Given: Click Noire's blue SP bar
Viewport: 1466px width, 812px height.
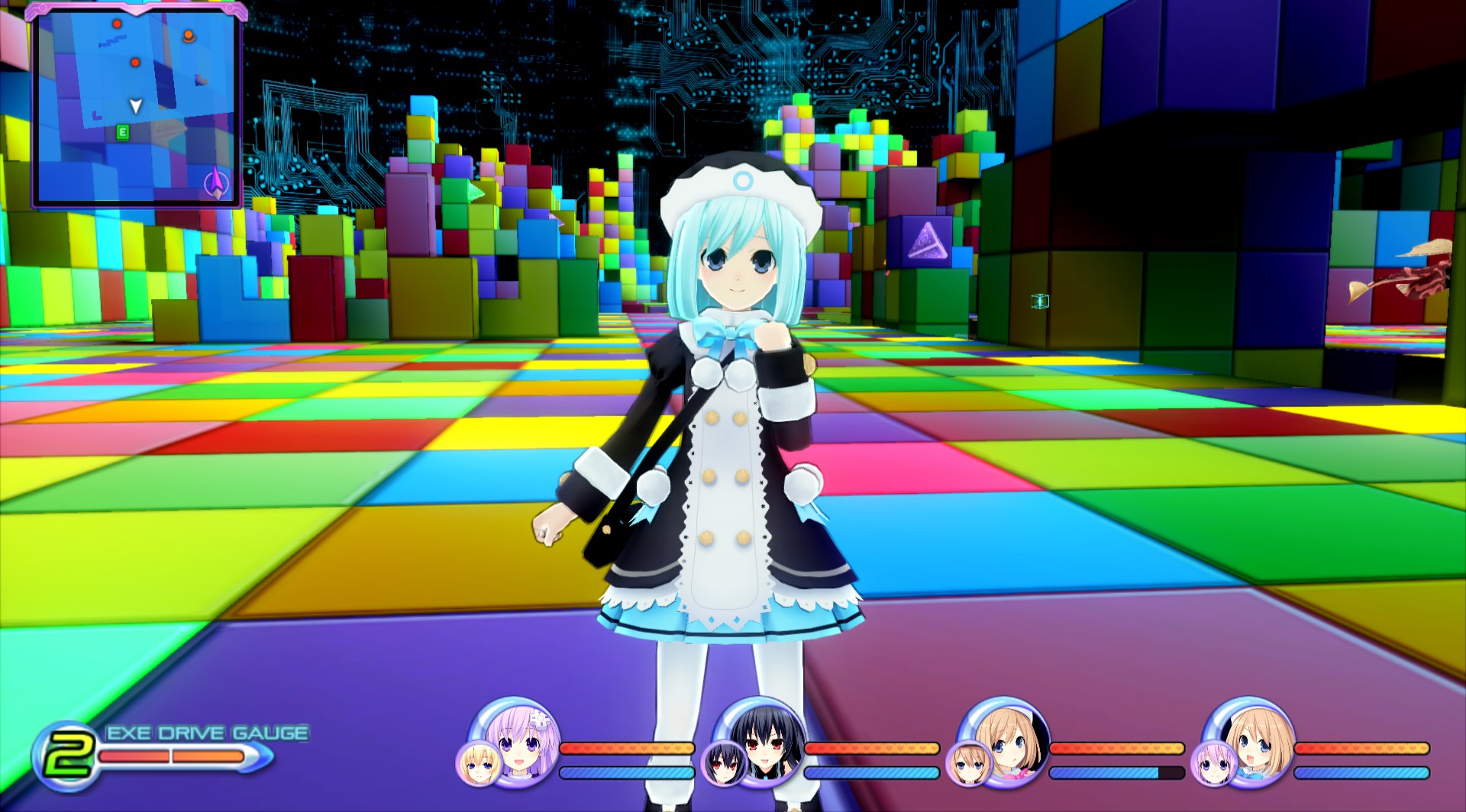Looking at the screenshot, I should point(873,772).
